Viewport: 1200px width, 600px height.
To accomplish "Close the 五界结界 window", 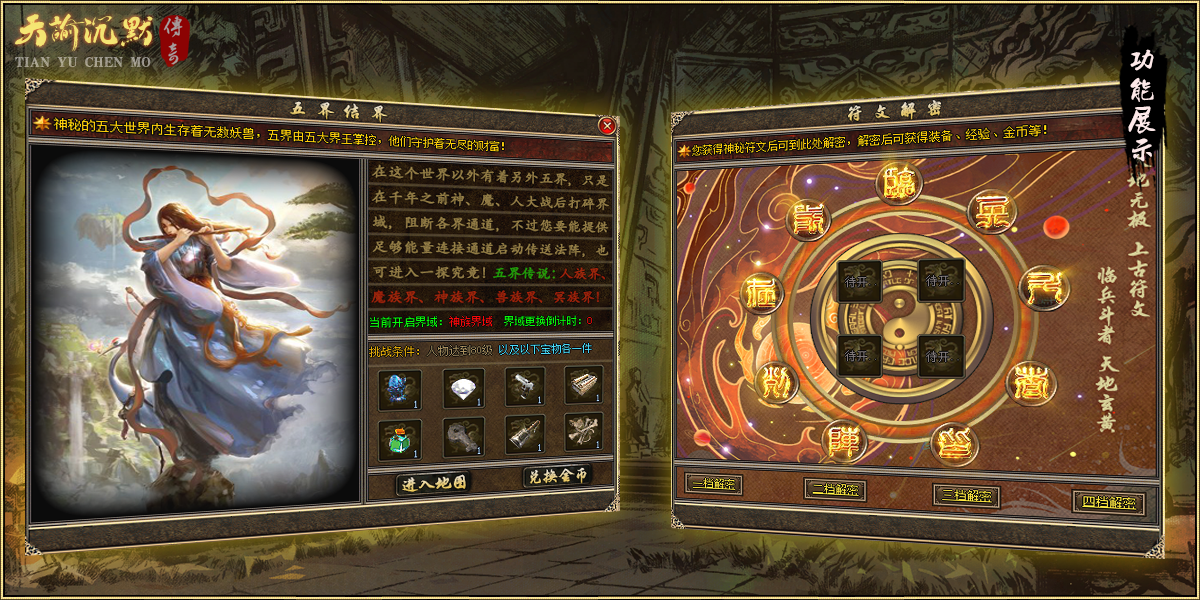I will click(x=607, y=126).
